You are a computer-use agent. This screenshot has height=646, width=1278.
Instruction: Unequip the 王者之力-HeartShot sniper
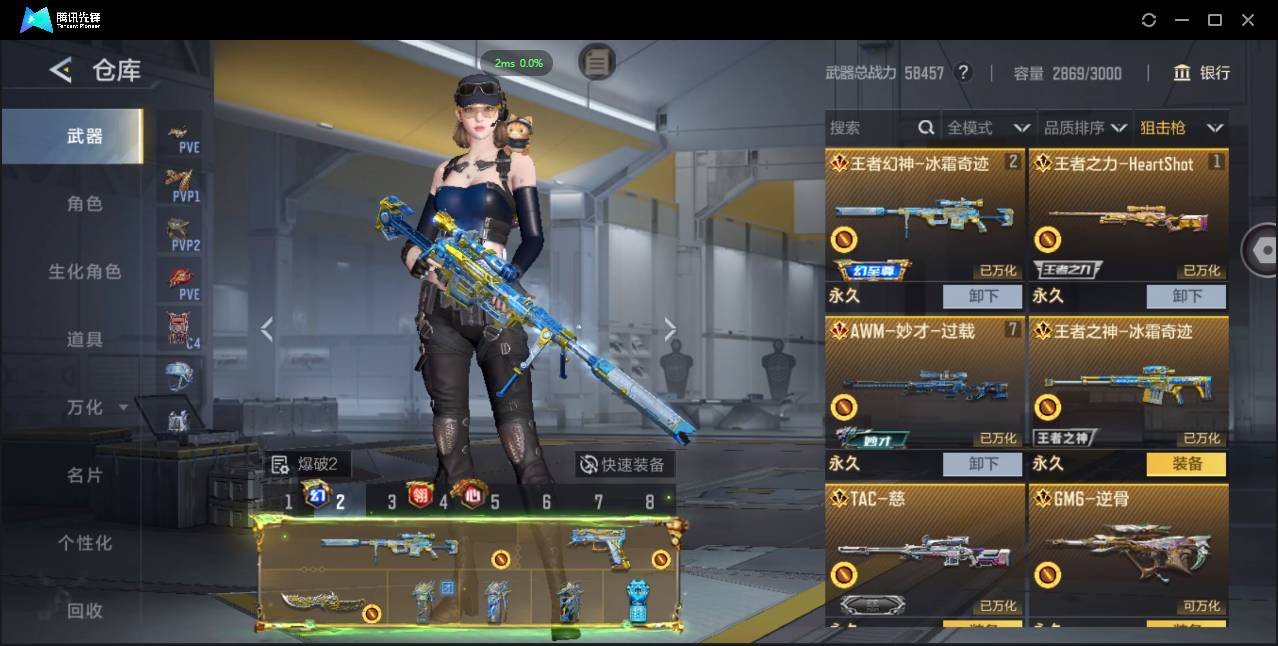pyautogui.click(x=1186, y=296)
